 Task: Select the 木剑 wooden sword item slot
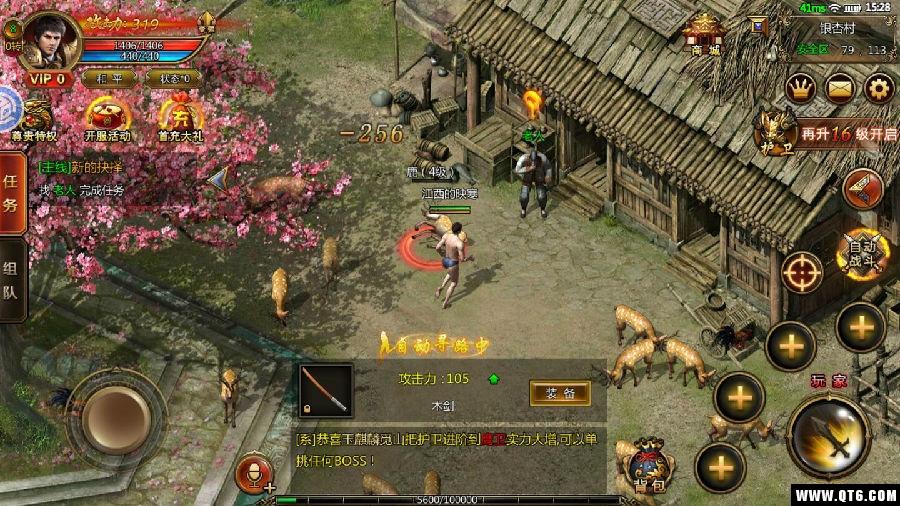coord(326,391)
